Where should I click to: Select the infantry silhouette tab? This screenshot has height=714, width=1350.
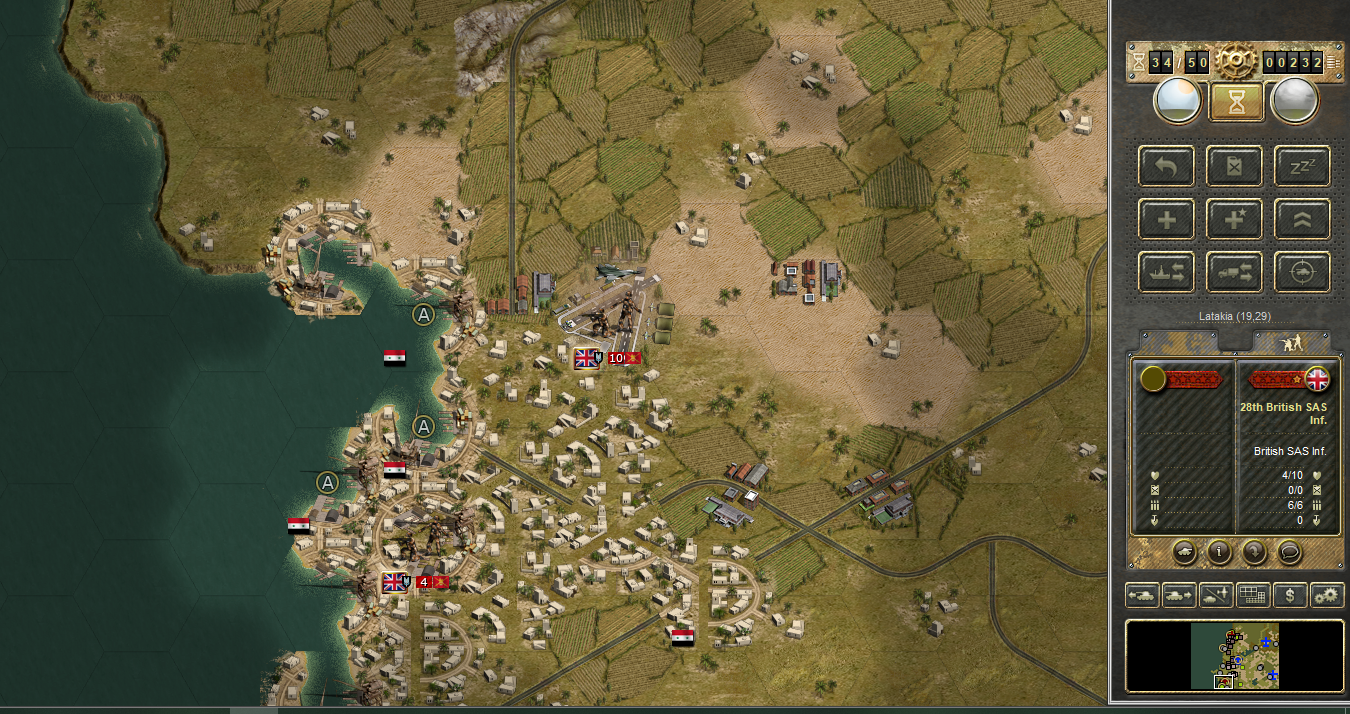[x=1291, y=342]
